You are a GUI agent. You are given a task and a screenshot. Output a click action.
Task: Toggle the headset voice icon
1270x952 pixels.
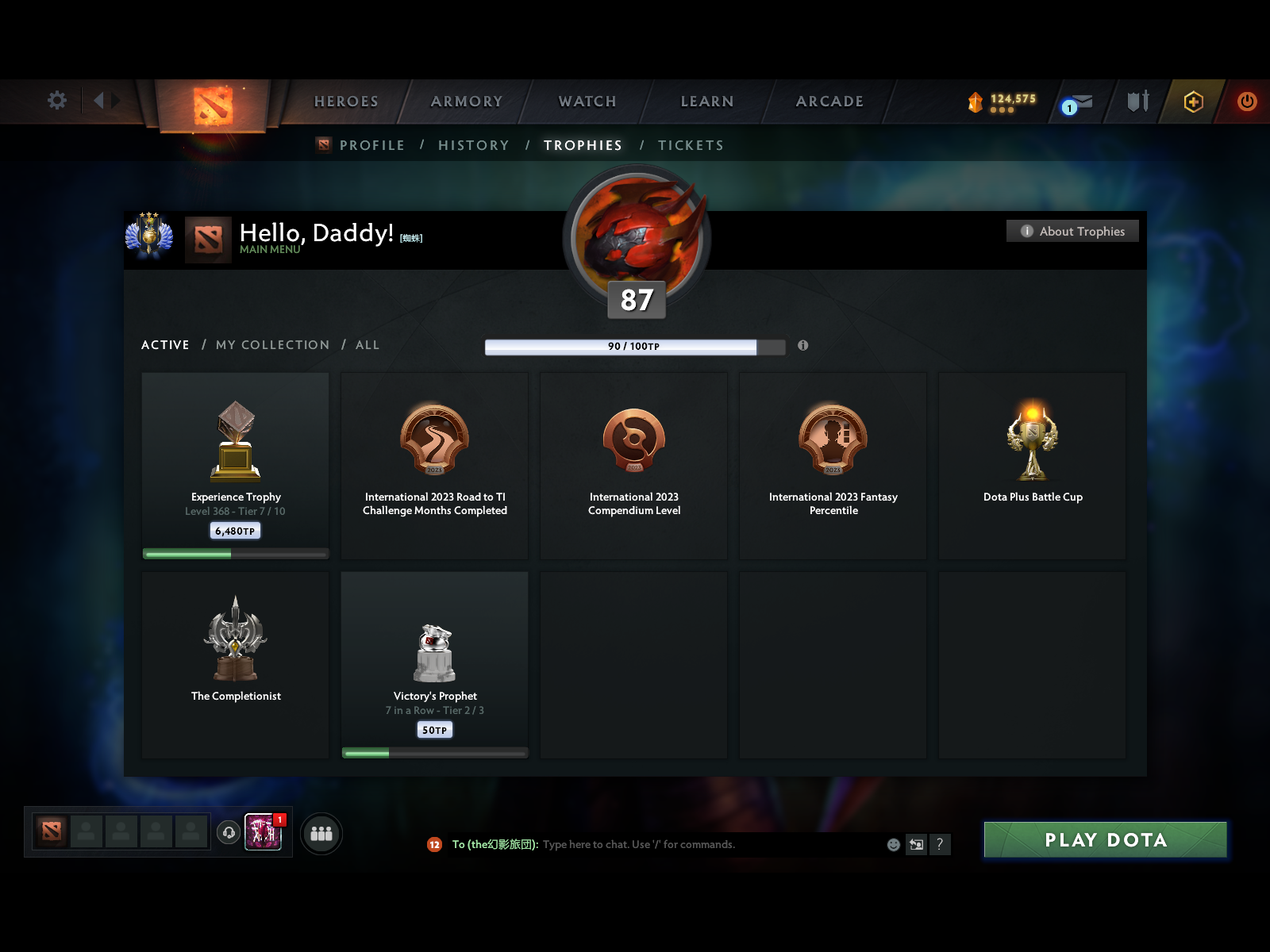(x=229, y=831)
